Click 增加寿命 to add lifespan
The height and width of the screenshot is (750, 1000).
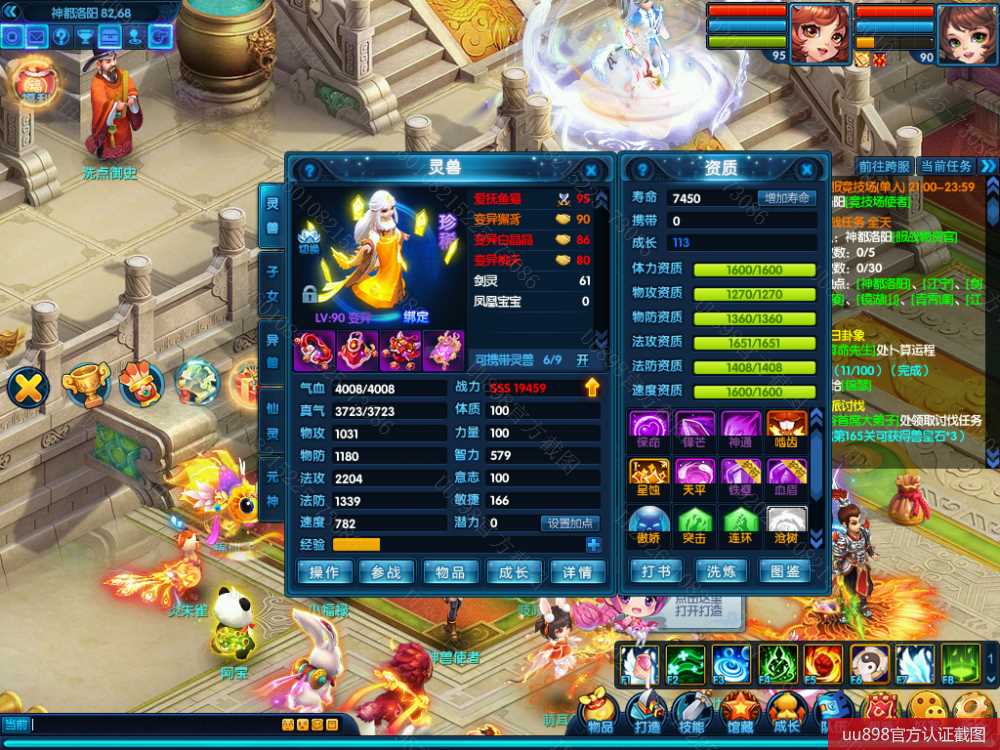786,198
